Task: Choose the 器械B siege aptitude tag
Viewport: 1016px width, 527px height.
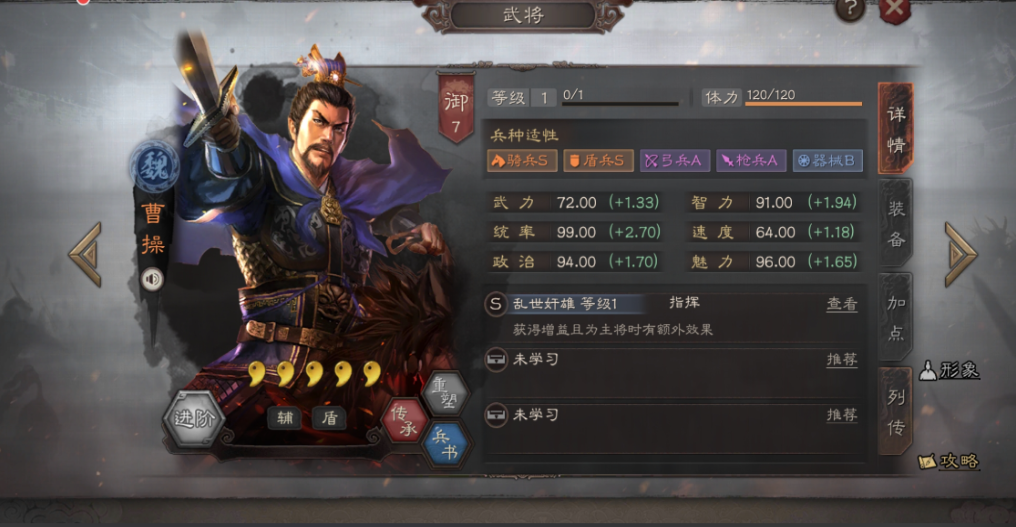Action: [x=827, y=160]
